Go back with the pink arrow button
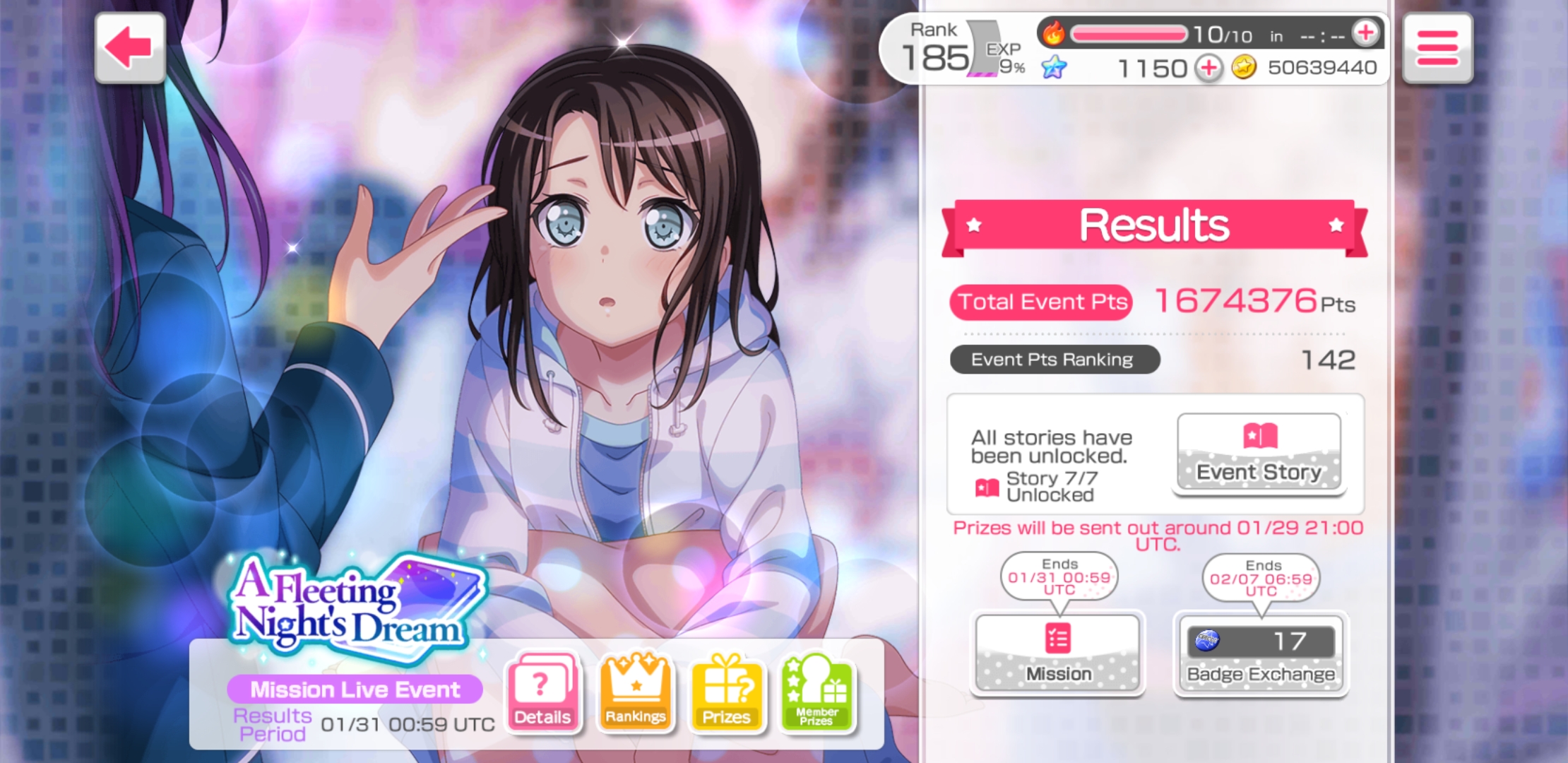1568x763 pixels. [x=130, y=48]
